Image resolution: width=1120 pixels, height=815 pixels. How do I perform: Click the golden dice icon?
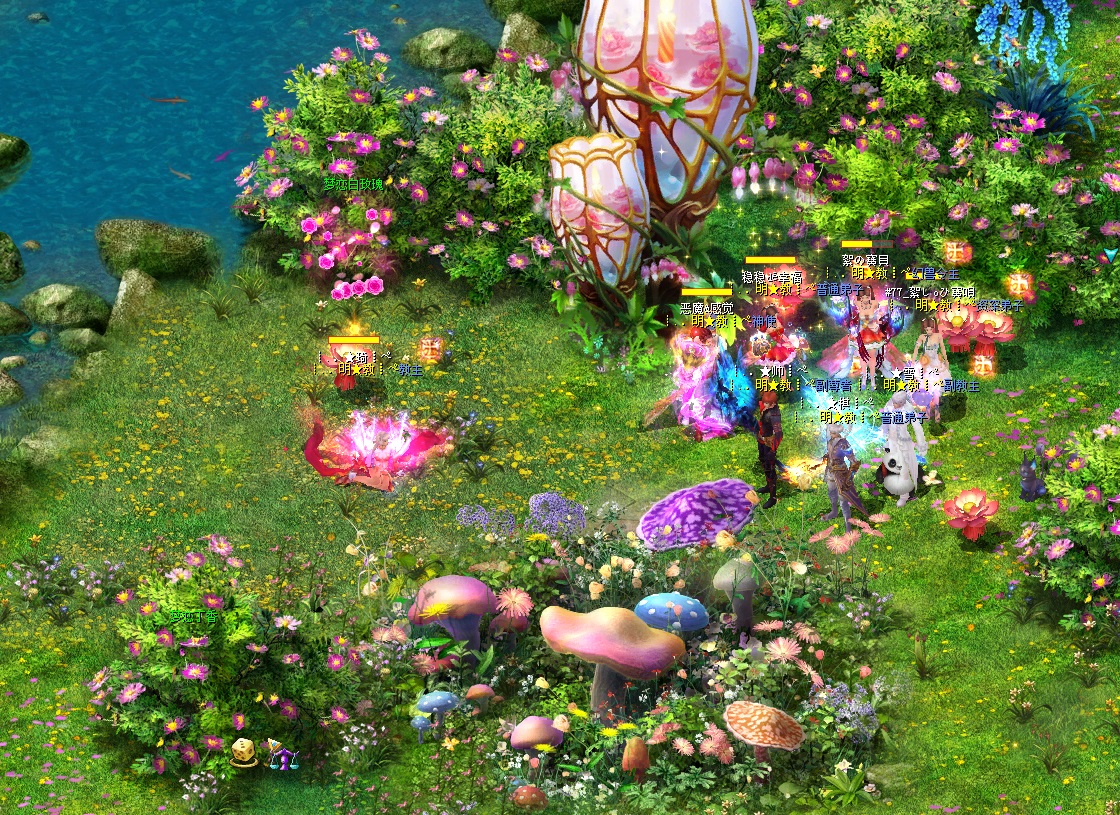[x=243, y=753]
